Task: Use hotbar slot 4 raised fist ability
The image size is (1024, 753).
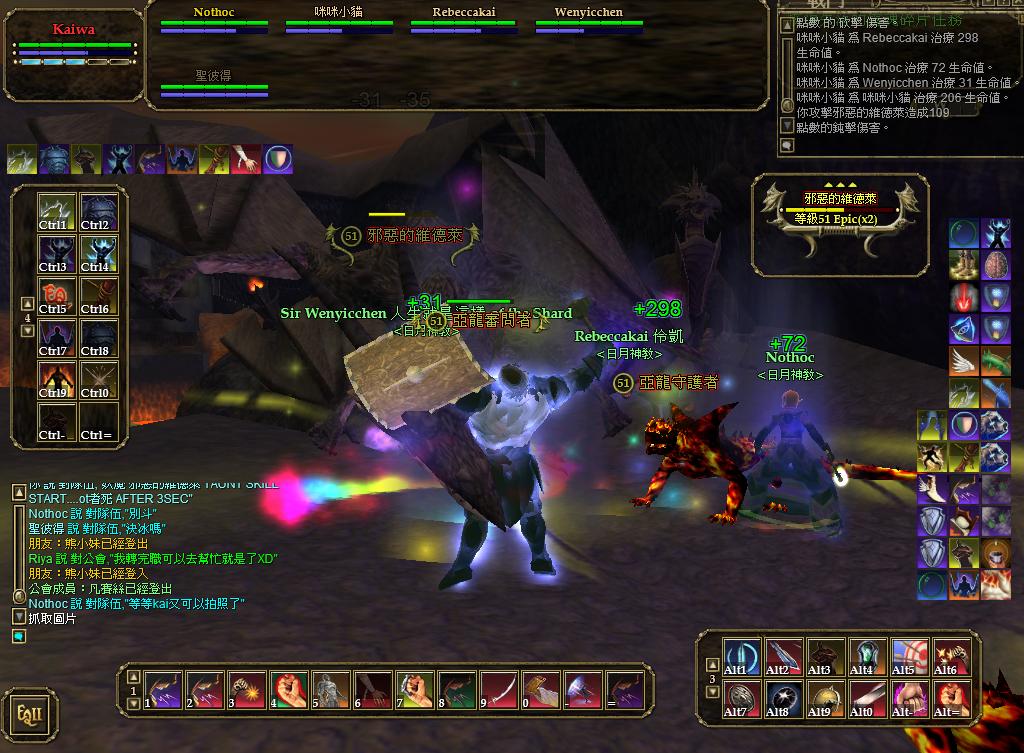Action: point(289,690)
